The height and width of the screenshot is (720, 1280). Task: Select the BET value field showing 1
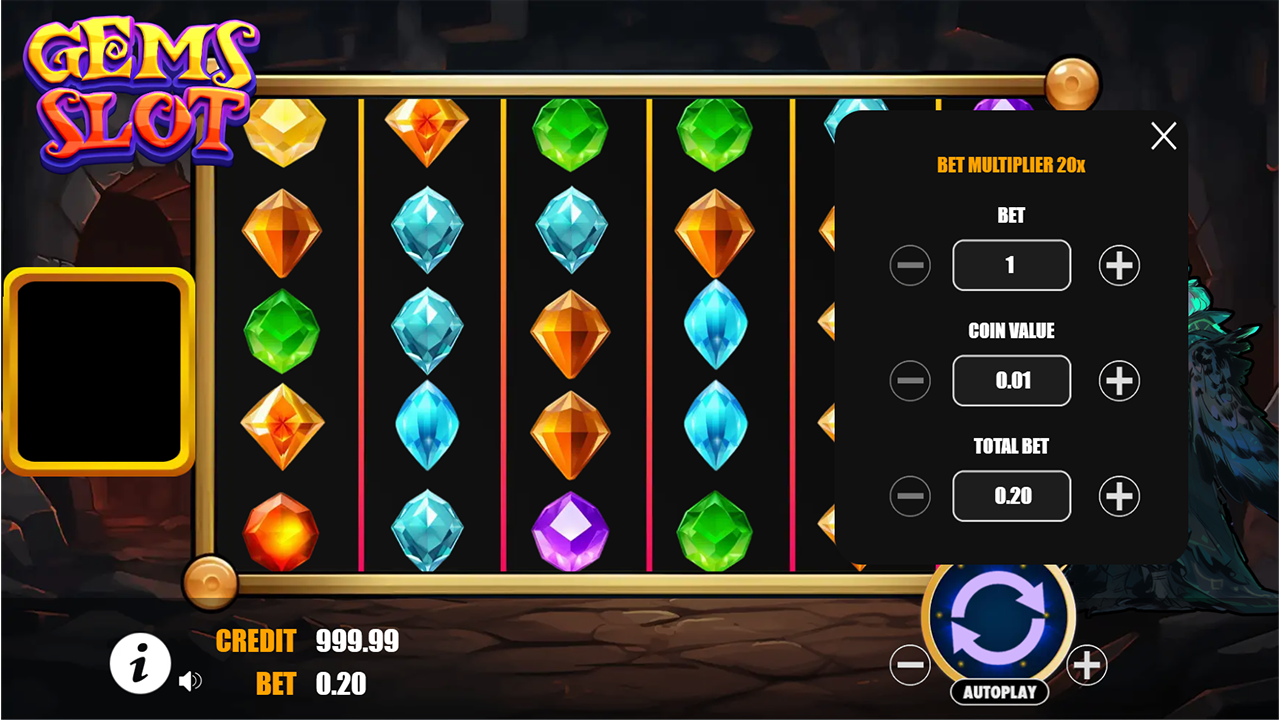(x=1011, y=265)
